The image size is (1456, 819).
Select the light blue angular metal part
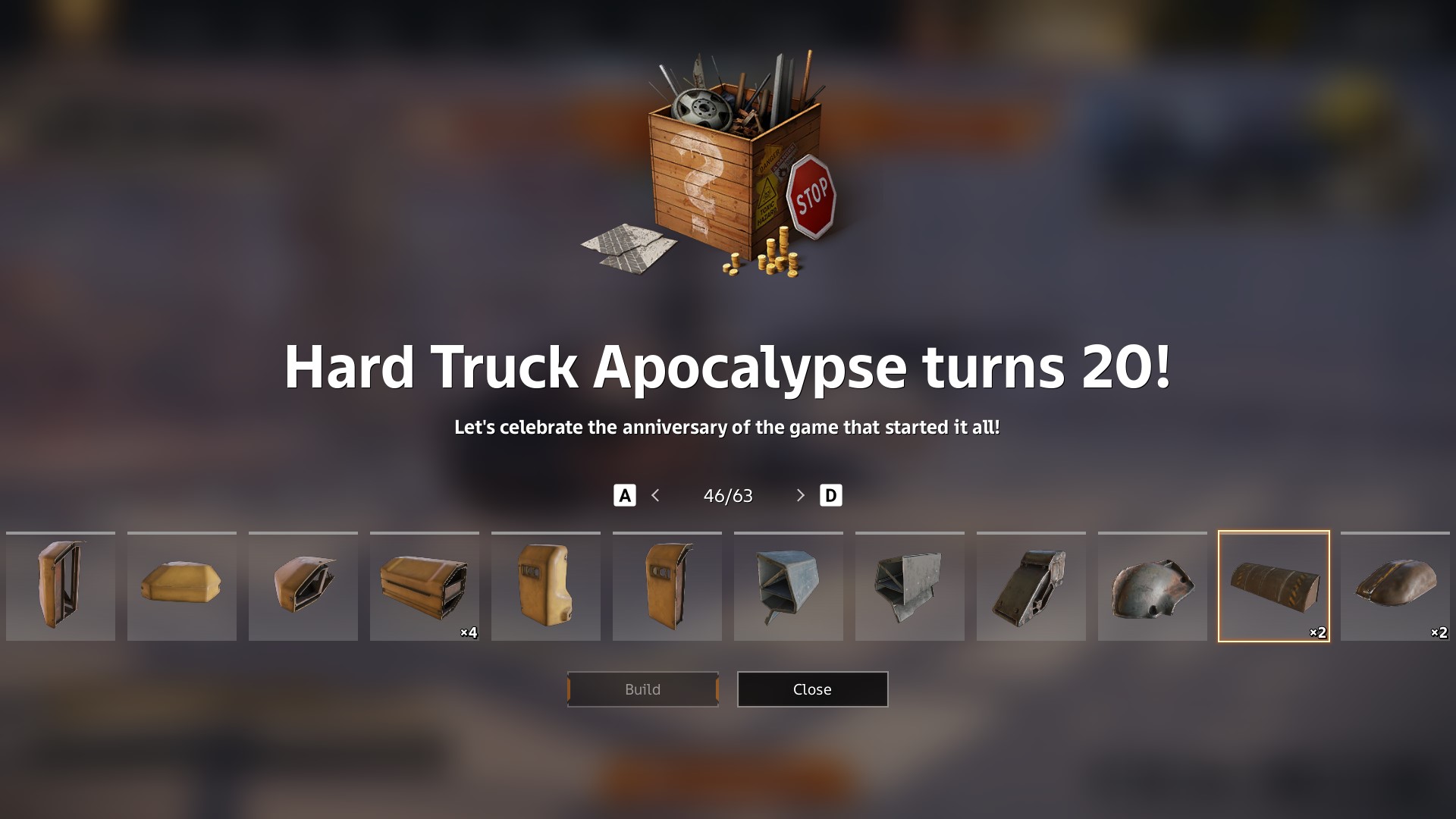click(789, 586)
